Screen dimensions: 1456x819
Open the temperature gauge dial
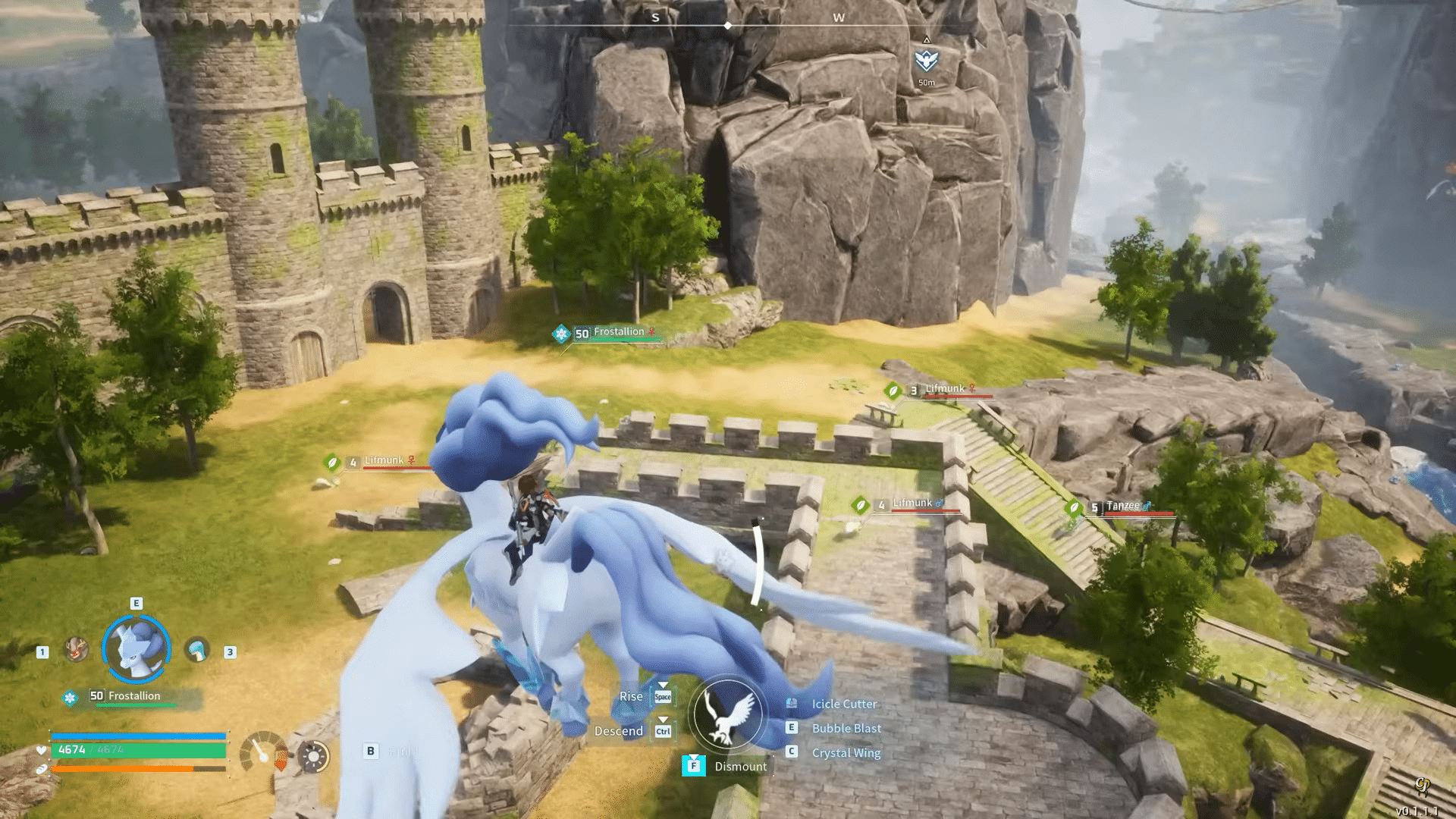[x=262, y=756]
